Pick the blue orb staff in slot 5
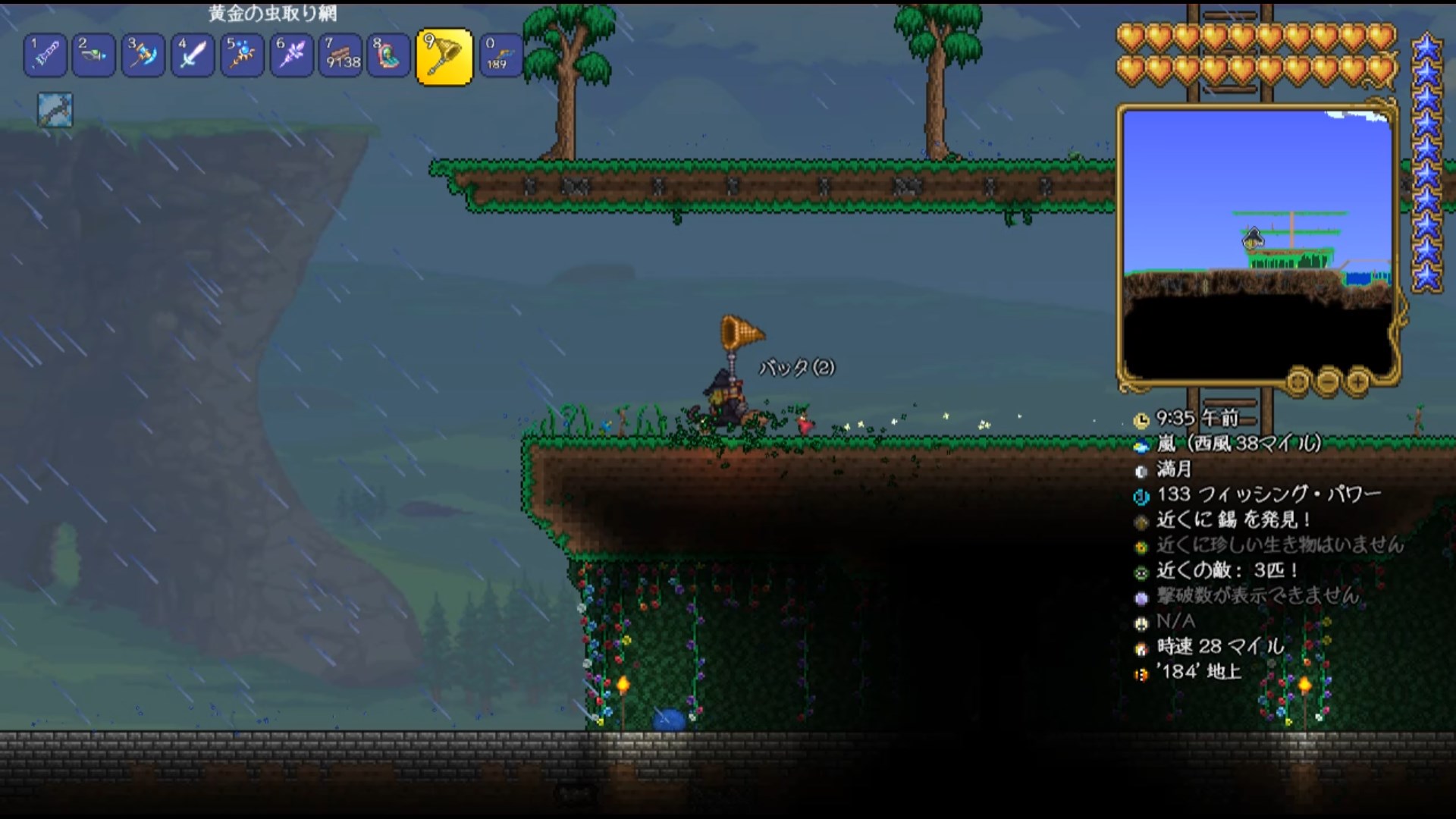 (x=242, y=55)
